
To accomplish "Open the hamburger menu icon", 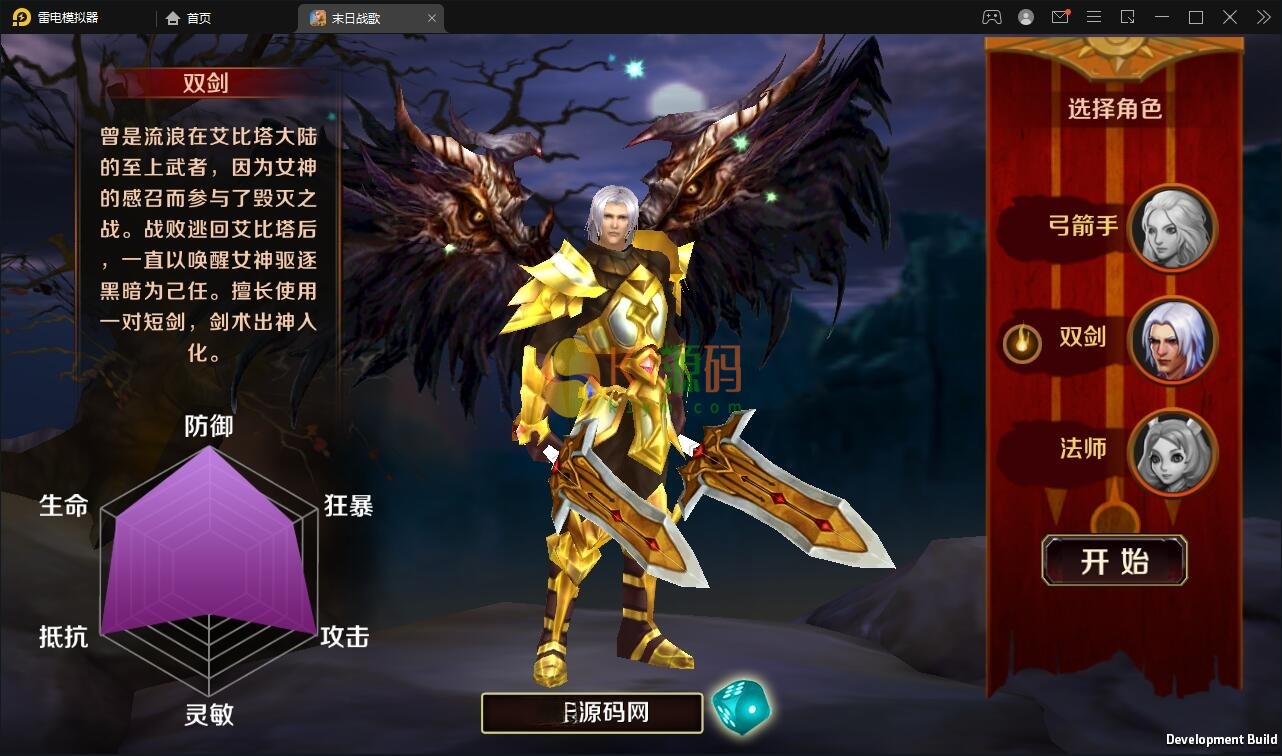I will point(1094,17).
